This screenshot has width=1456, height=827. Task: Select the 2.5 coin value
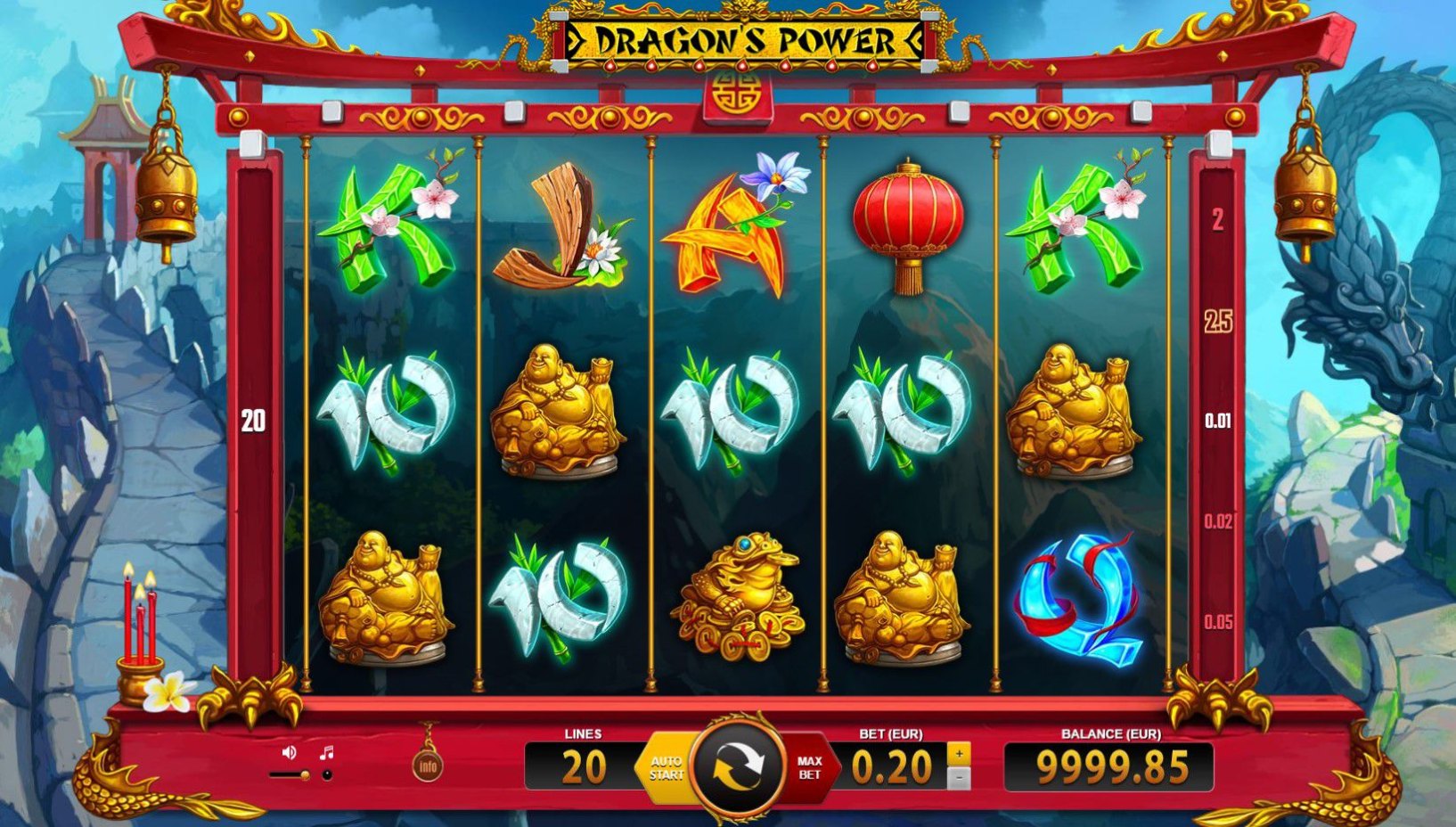1217,321
